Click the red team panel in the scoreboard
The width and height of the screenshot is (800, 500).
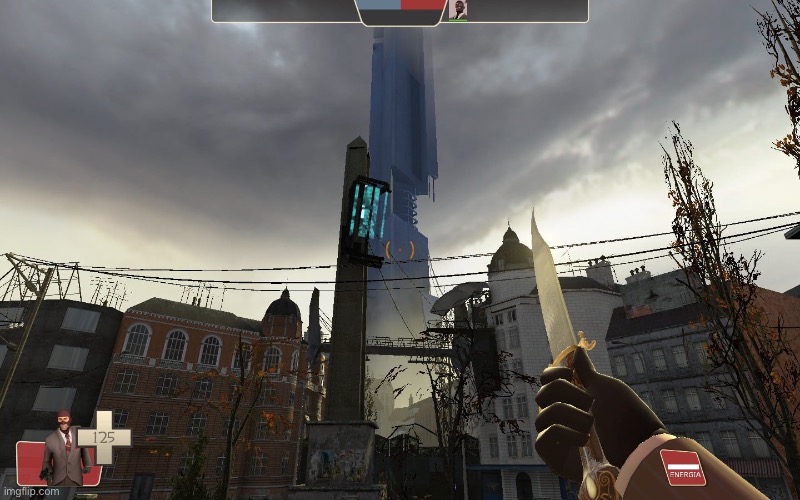(423, 5)
